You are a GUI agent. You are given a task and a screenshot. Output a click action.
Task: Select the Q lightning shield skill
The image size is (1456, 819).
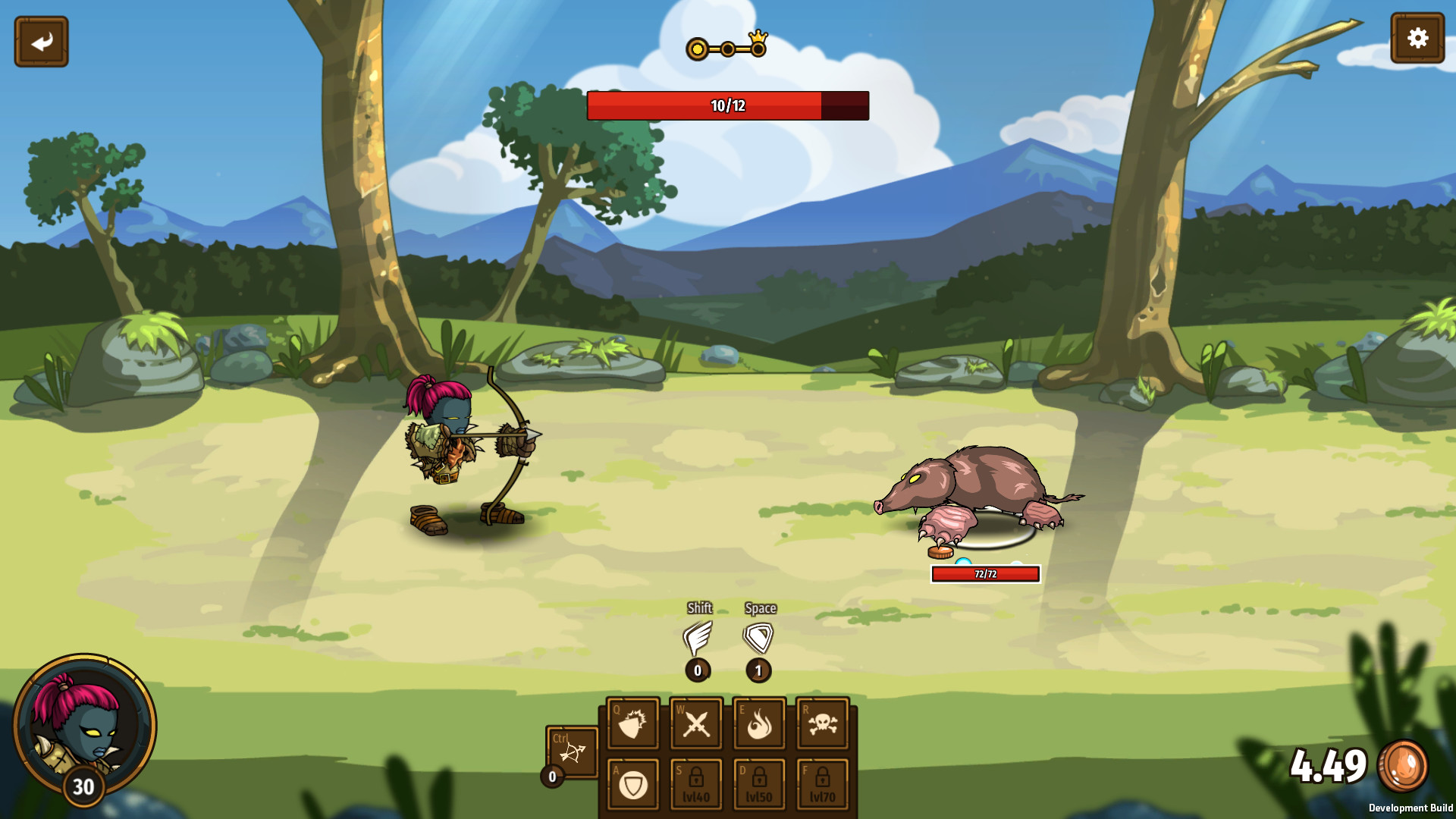point(632,723)
